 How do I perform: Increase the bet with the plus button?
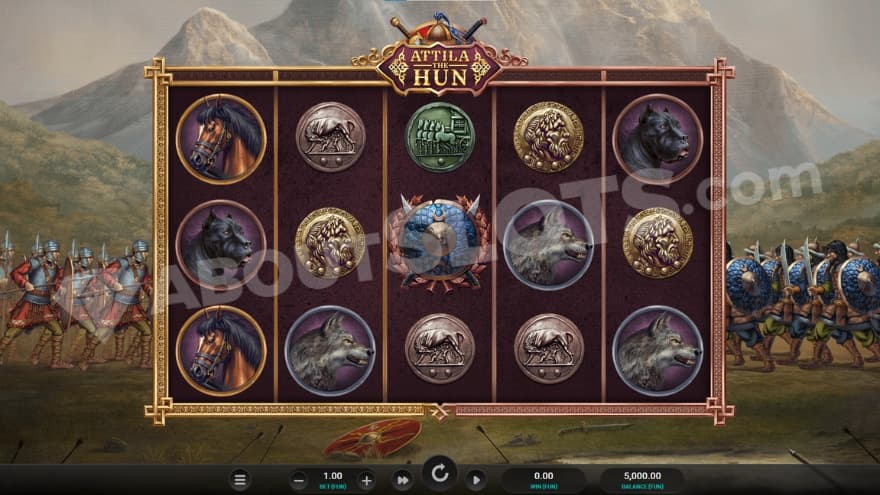click(366, 480)
